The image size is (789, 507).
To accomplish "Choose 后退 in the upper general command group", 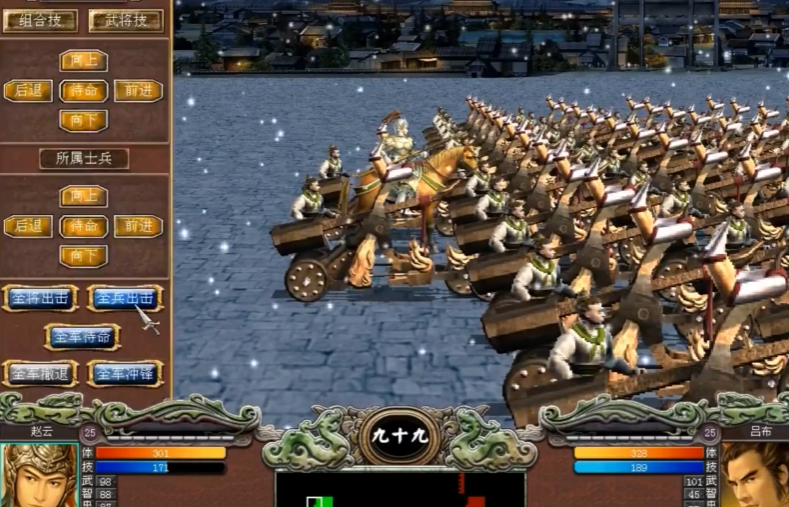I will click(x=28, y=91).
